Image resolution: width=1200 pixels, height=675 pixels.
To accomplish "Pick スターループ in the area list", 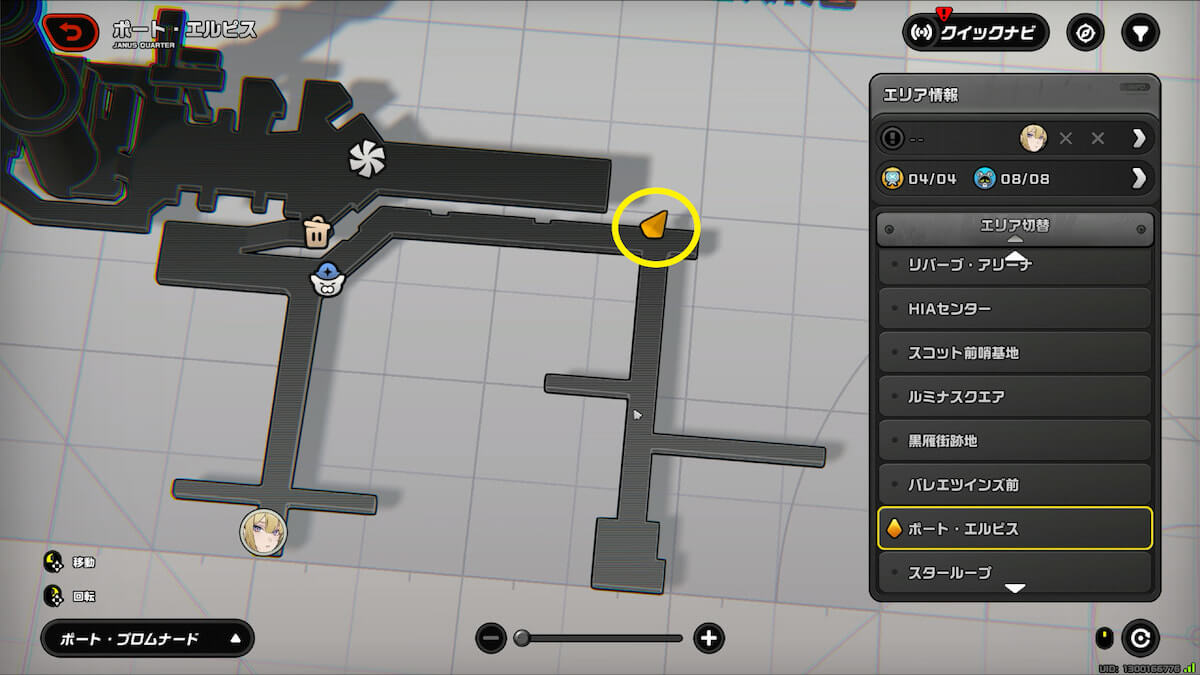I will pyautogui.click(x=1014, y=572).
